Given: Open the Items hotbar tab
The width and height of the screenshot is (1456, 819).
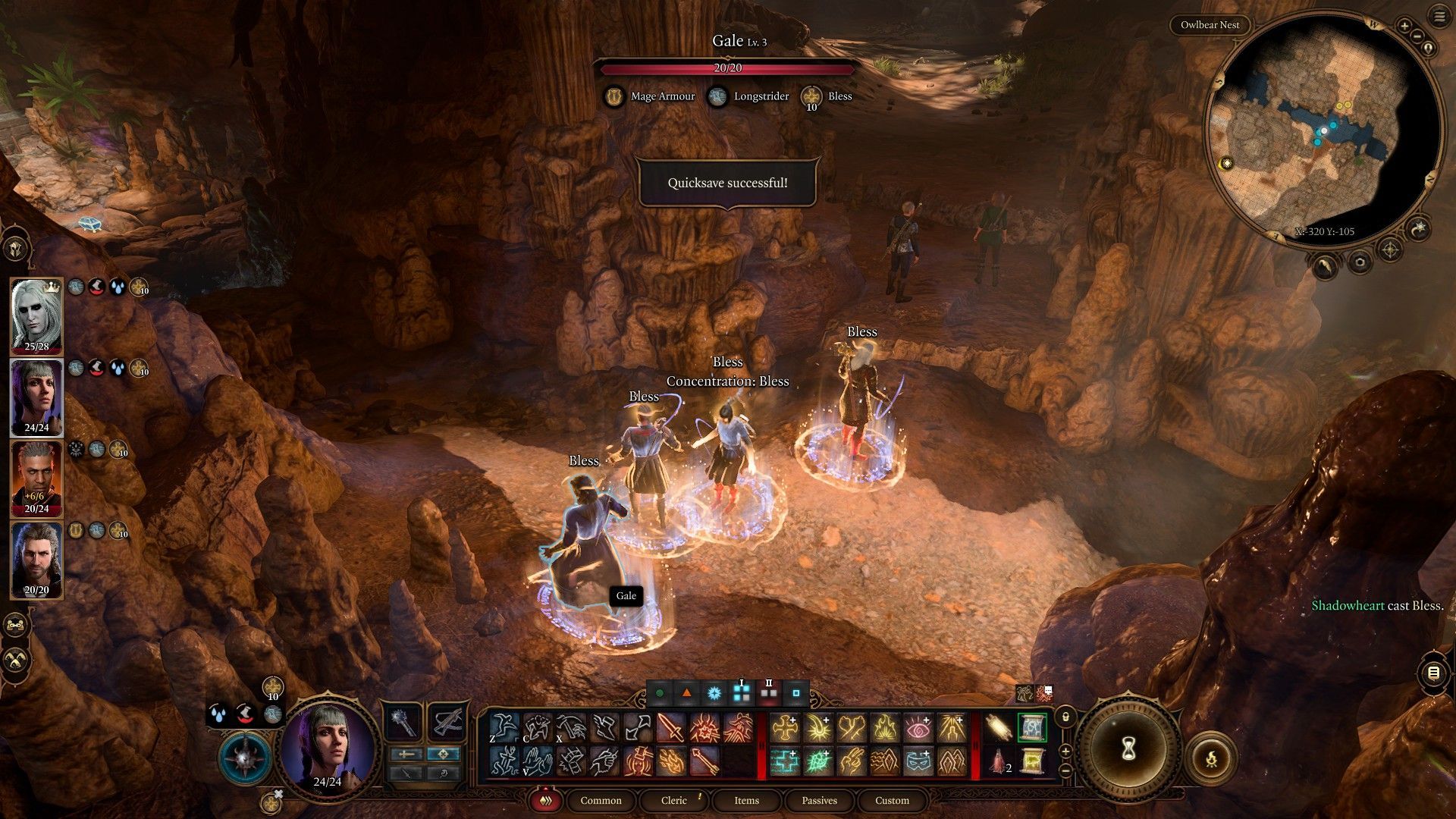Looking at the screenshot, I should 746,800.
